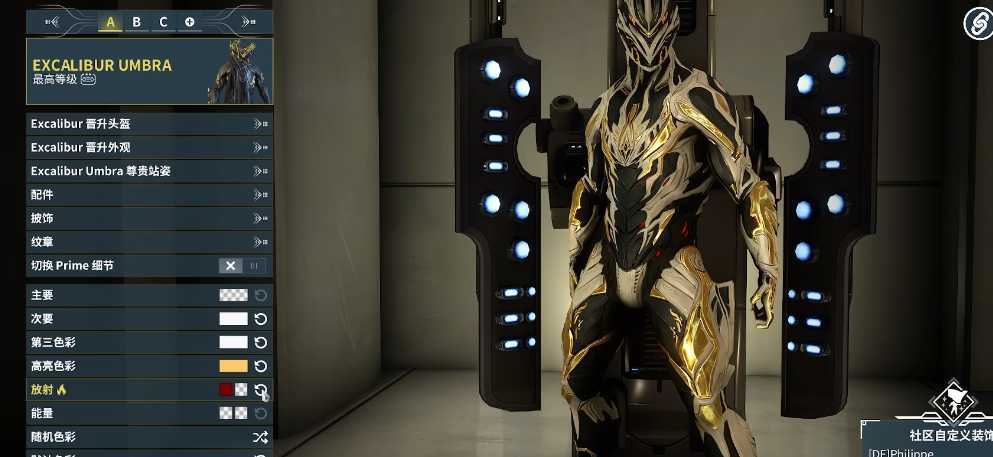Open Excalibur Umbra 尊贵站姿 animation menu
Viewport: 993px width, 457px height.
point(149,171)
